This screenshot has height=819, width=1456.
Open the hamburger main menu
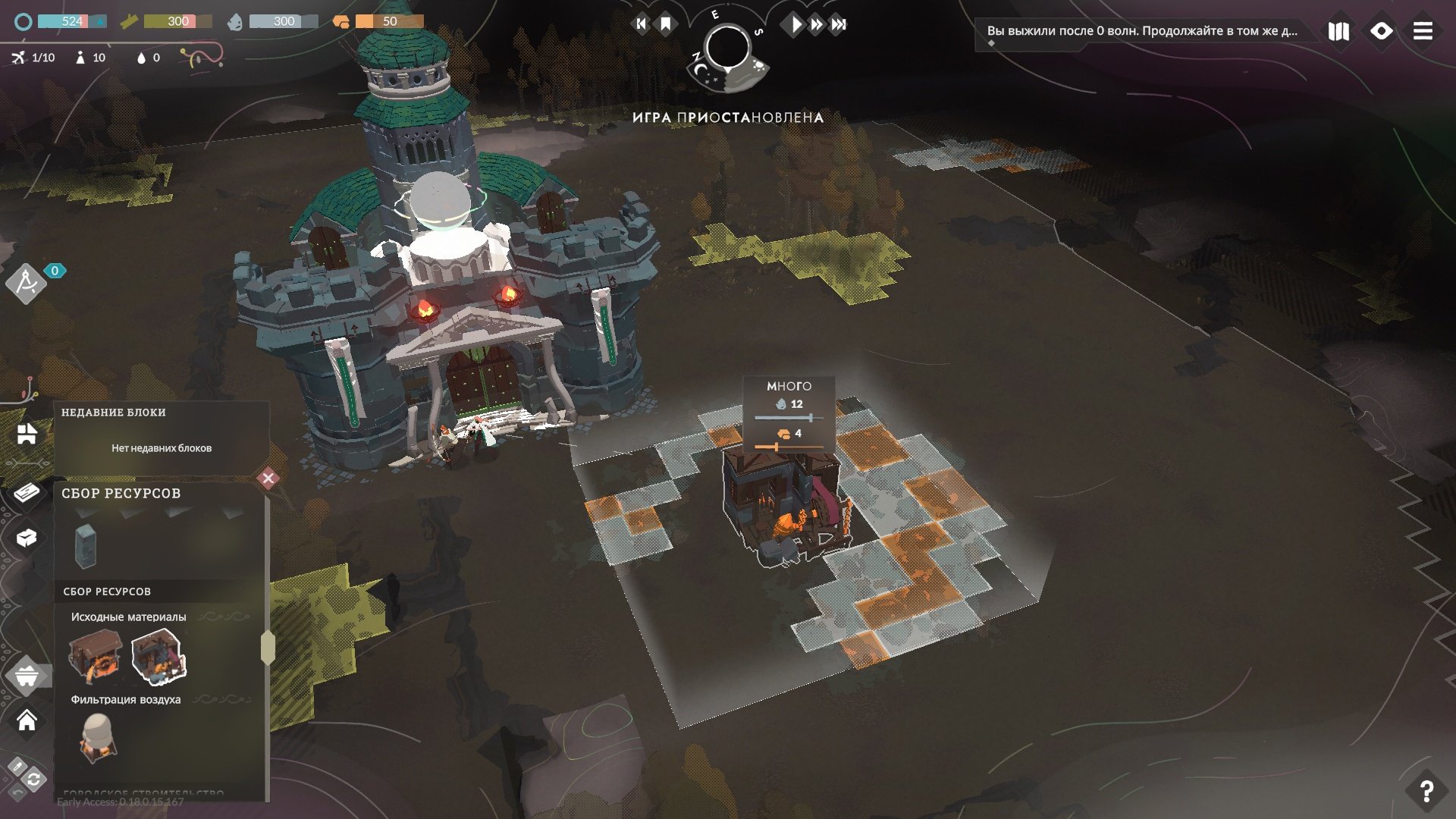tap(1423, 31)
